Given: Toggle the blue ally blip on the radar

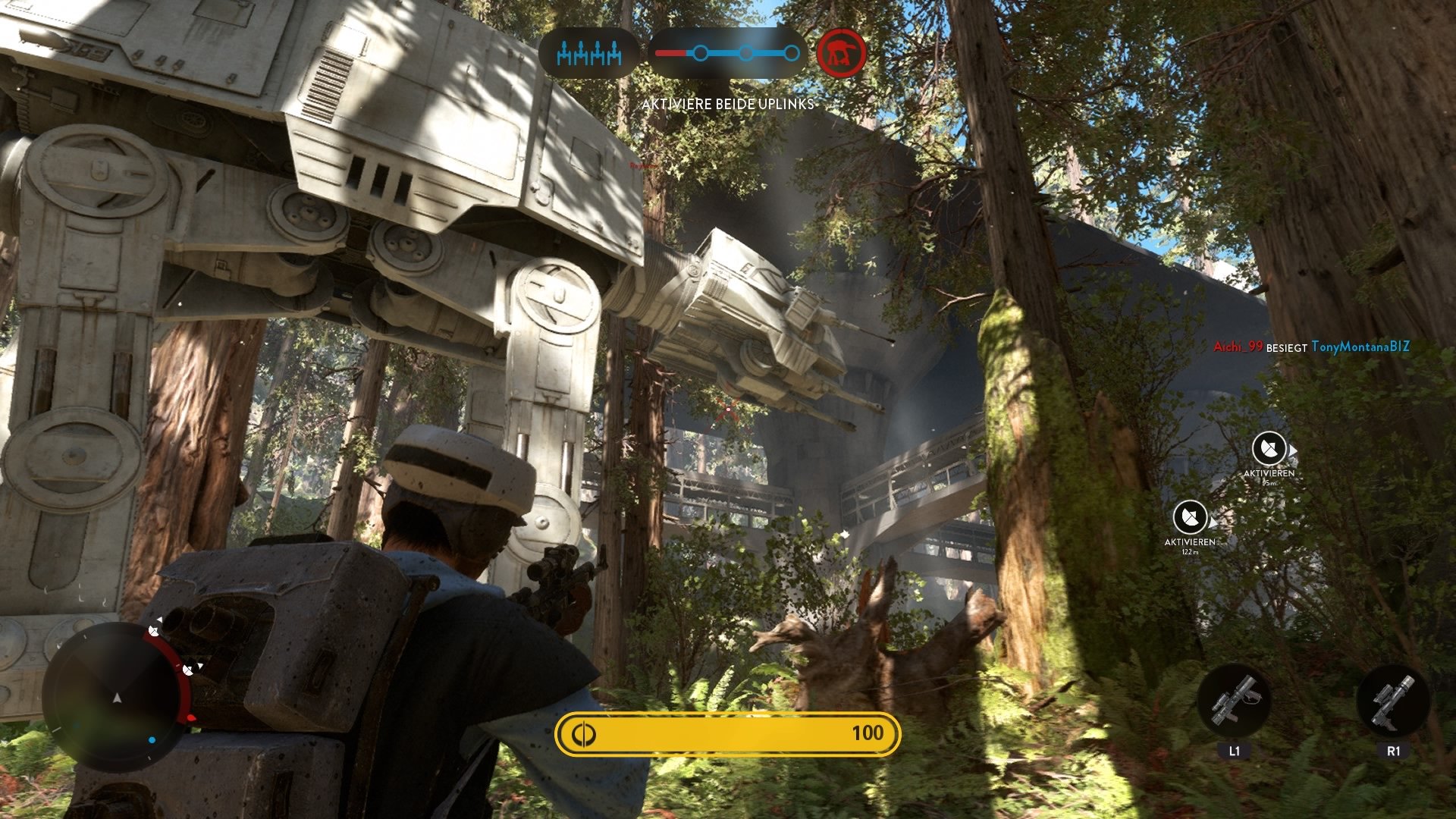Looking at the screenshot, I should (152, 740).
